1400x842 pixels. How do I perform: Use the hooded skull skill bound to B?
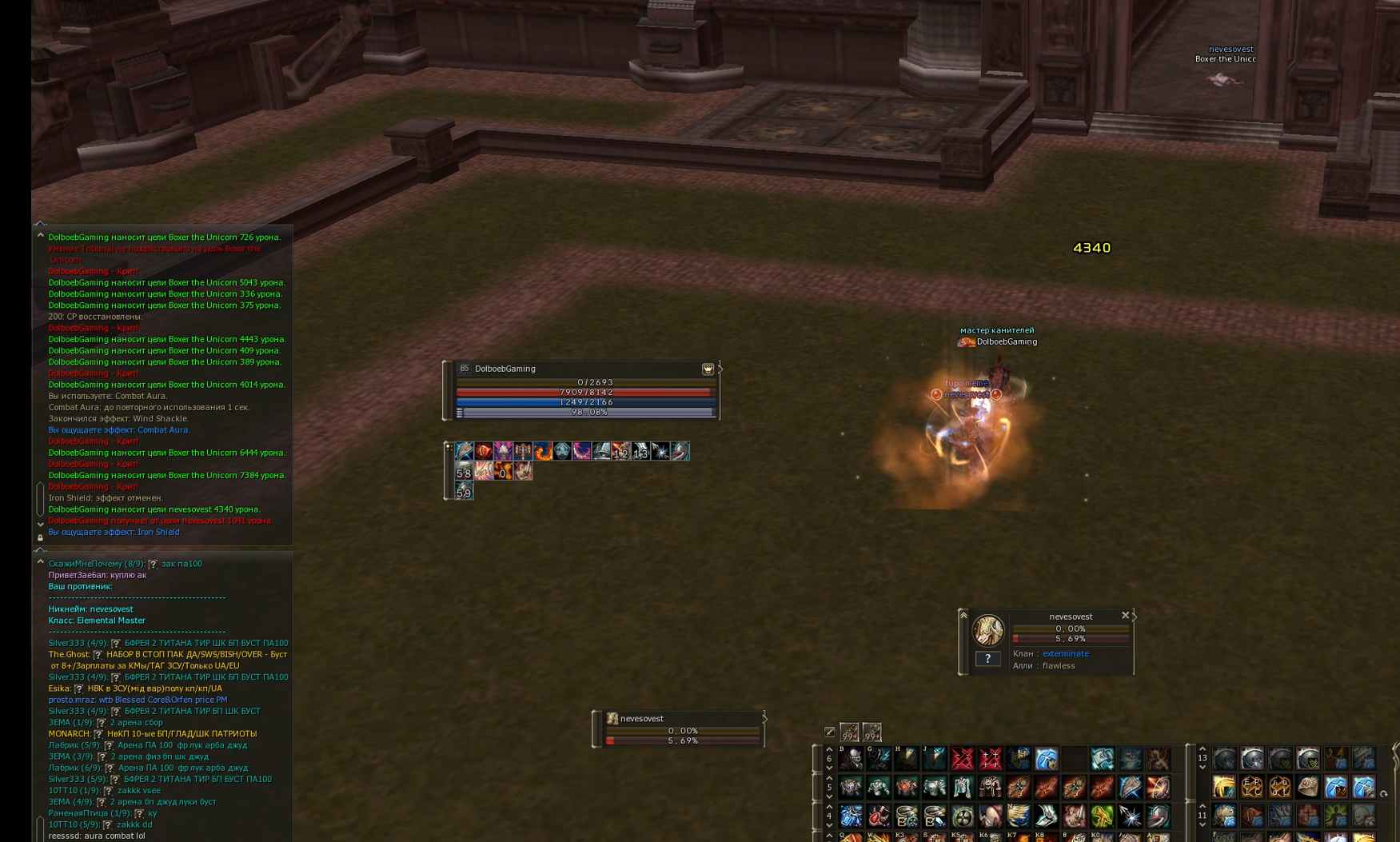[851, 759]
